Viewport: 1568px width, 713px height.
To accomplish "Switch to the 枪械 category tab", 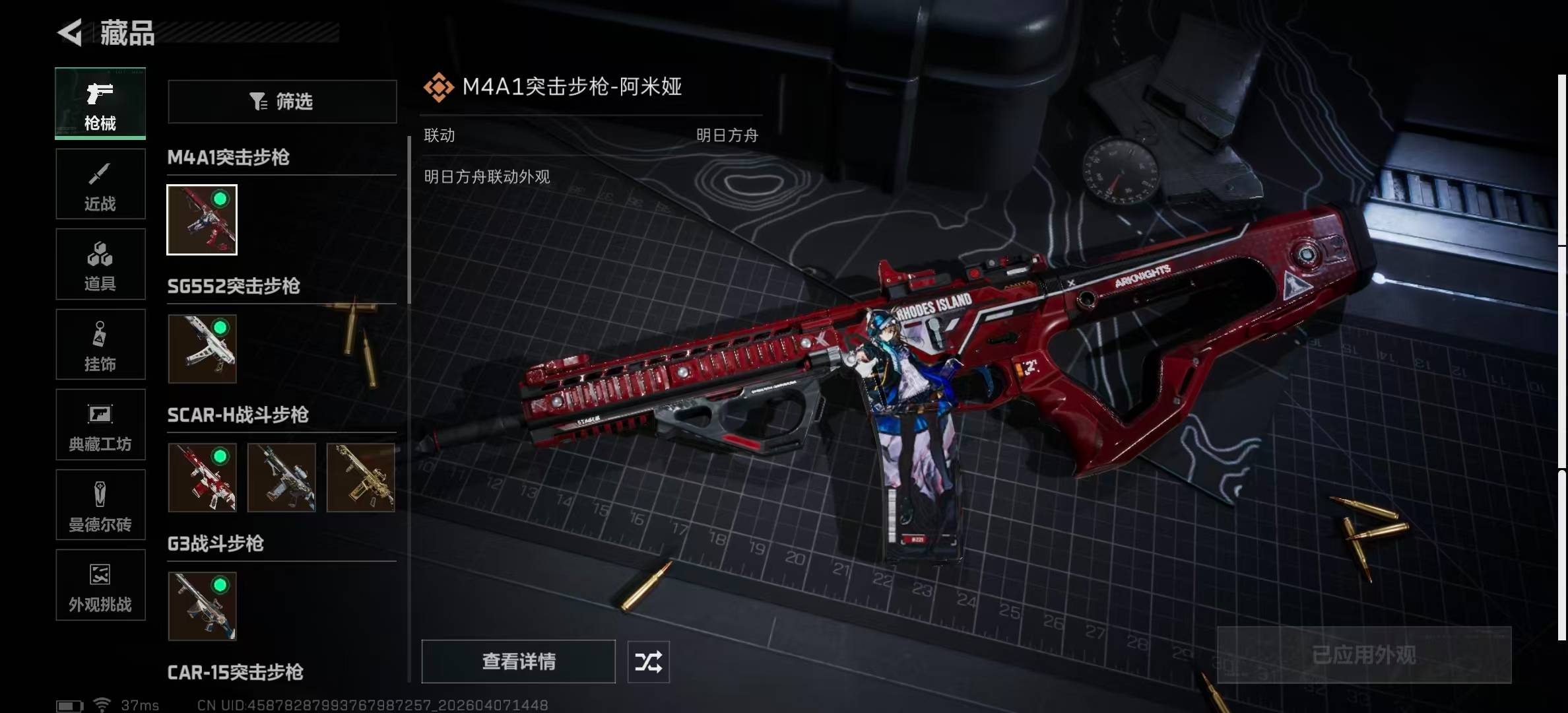I will pyautogui.click(x=100, y=104).
